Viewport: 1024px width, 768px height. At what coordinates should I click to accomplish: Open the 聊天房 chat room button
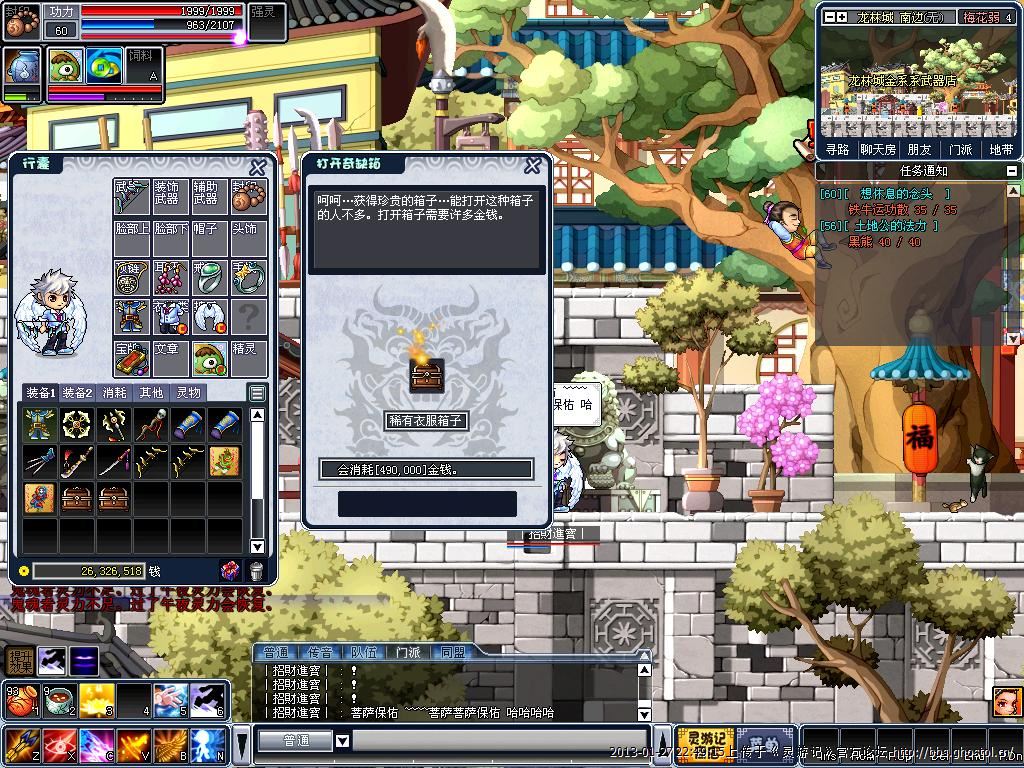[877, 150]
